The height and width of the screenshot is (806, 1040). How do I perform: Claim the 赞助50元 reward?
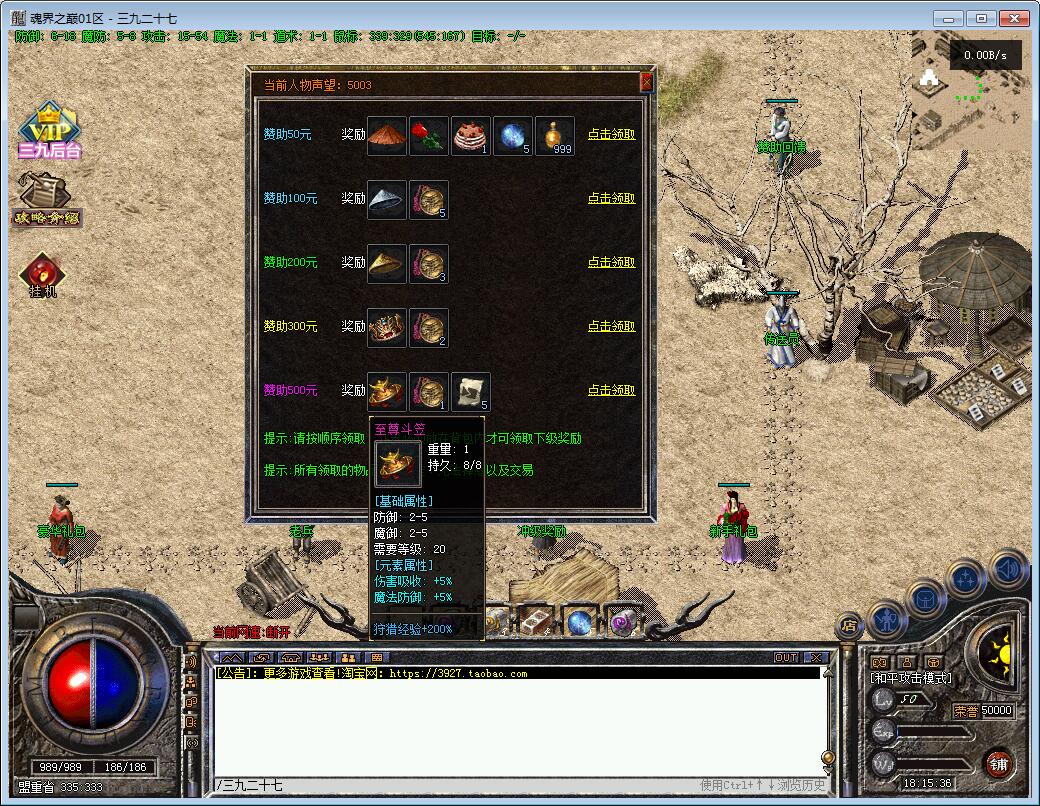(x=611, y=134)
